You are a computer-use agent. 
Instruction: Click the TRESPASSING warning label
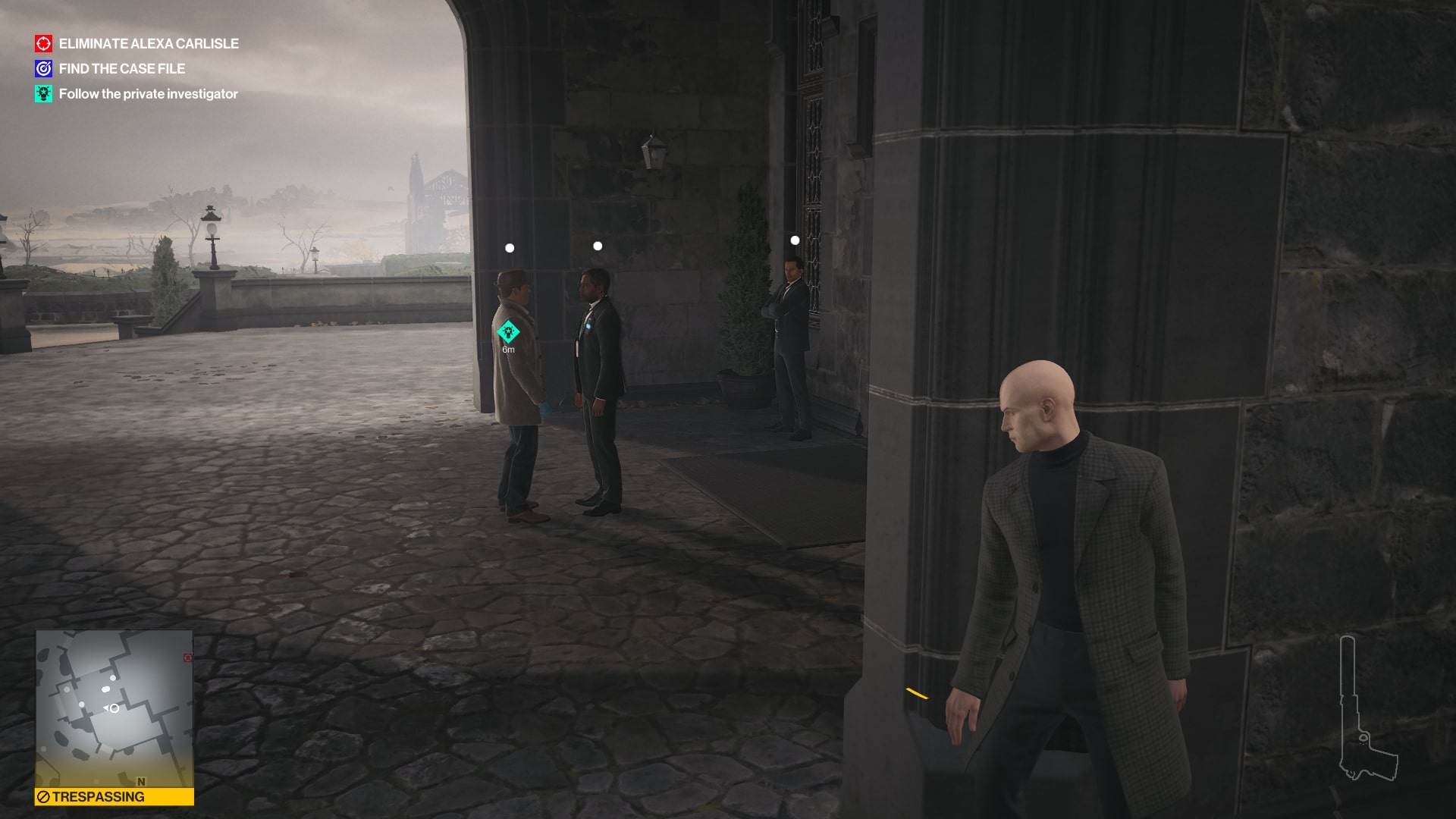100,797
